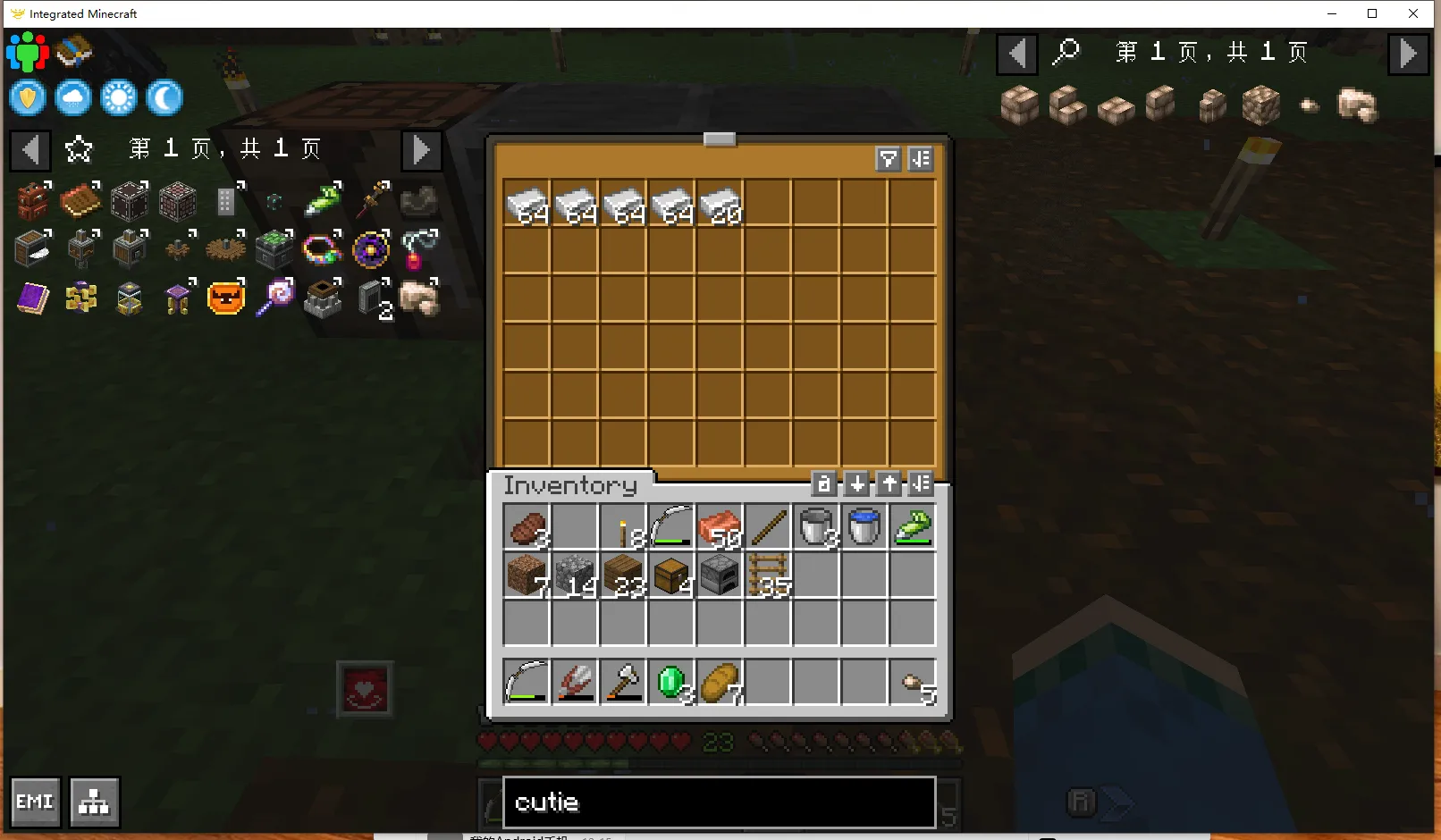Switch time to night with moon icon
This screenshot has height=840, width=1441.
pyautogui.click(x=164, y=97)
